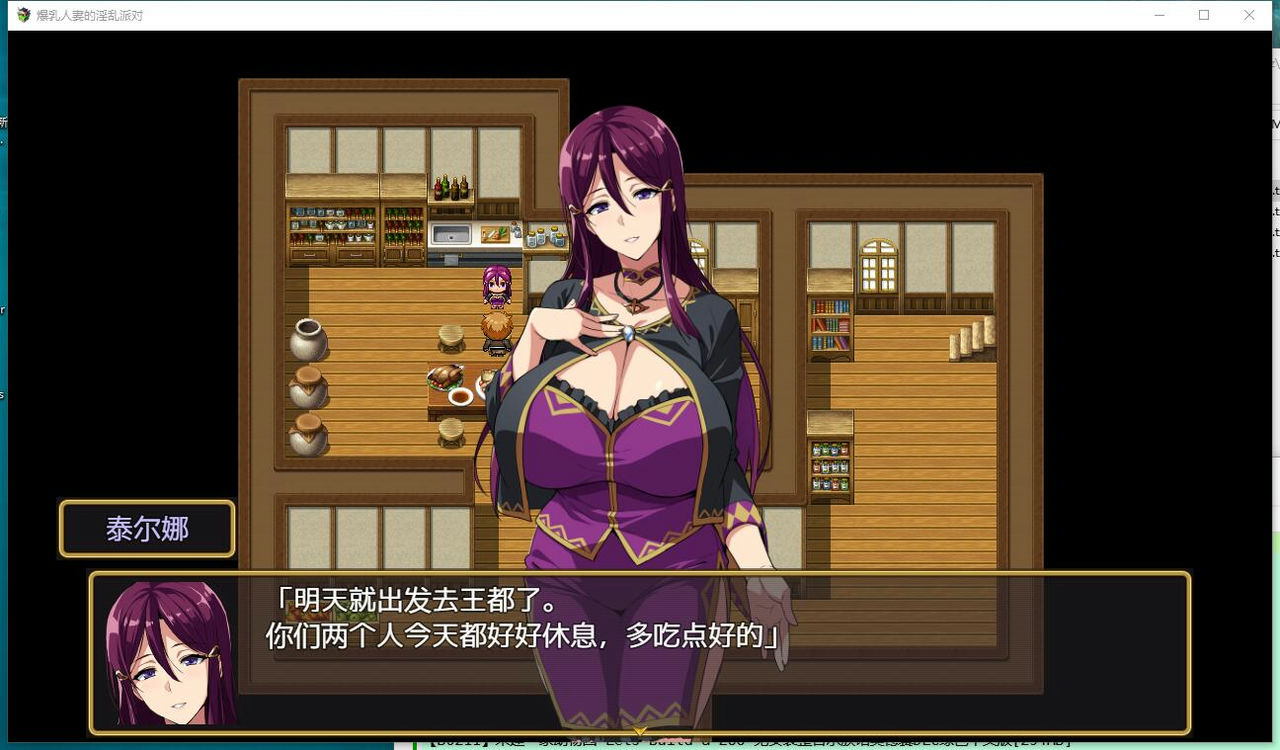Screen dimensions: 1280x750
Task: Minimize the game window
Action: (1159, 15)
